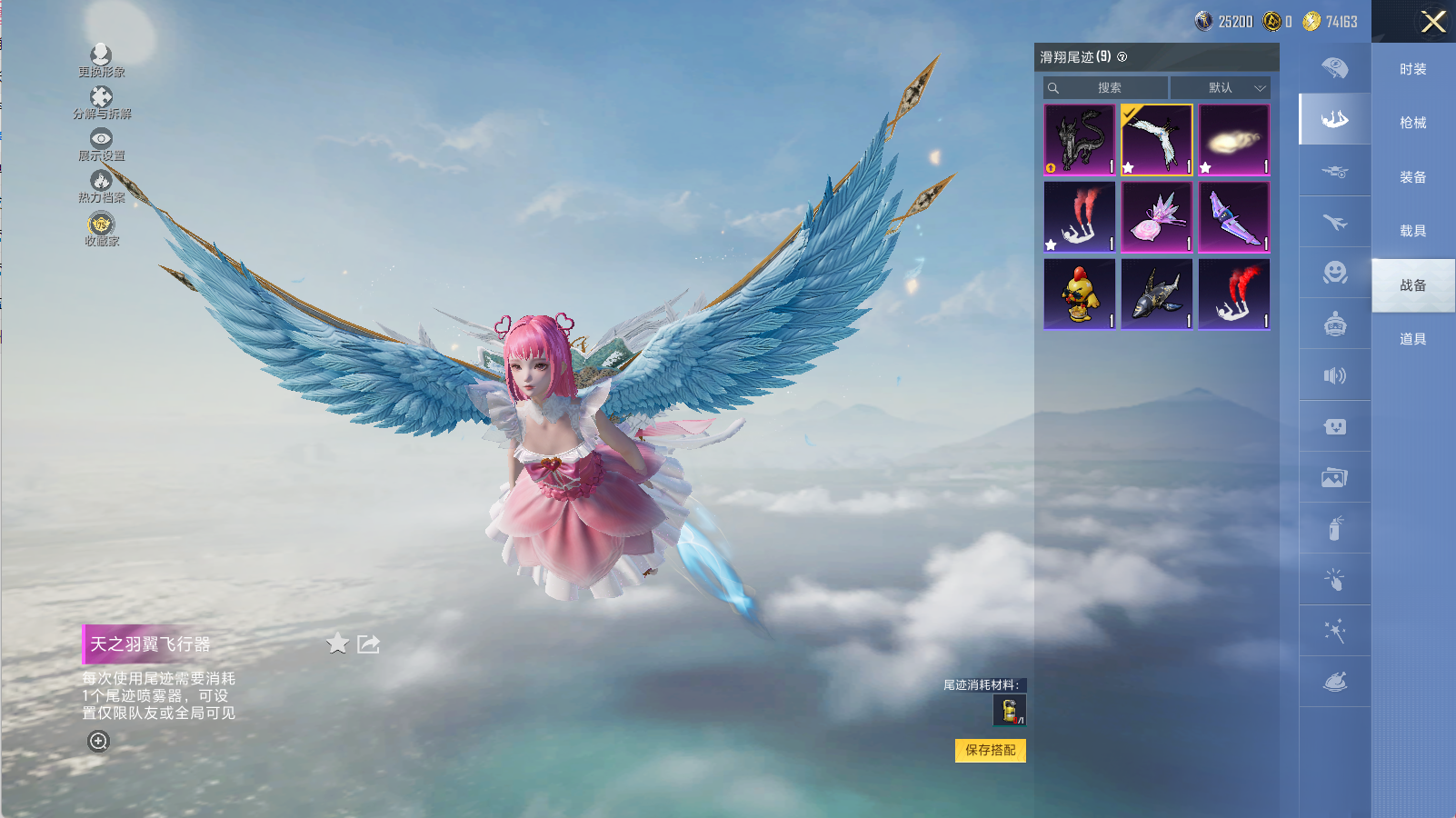Image resolution: width=1456 pixels, height=818 pixels.
Task: Switch to the 时装 outfits tab
Action: (x=1412, y=69)
